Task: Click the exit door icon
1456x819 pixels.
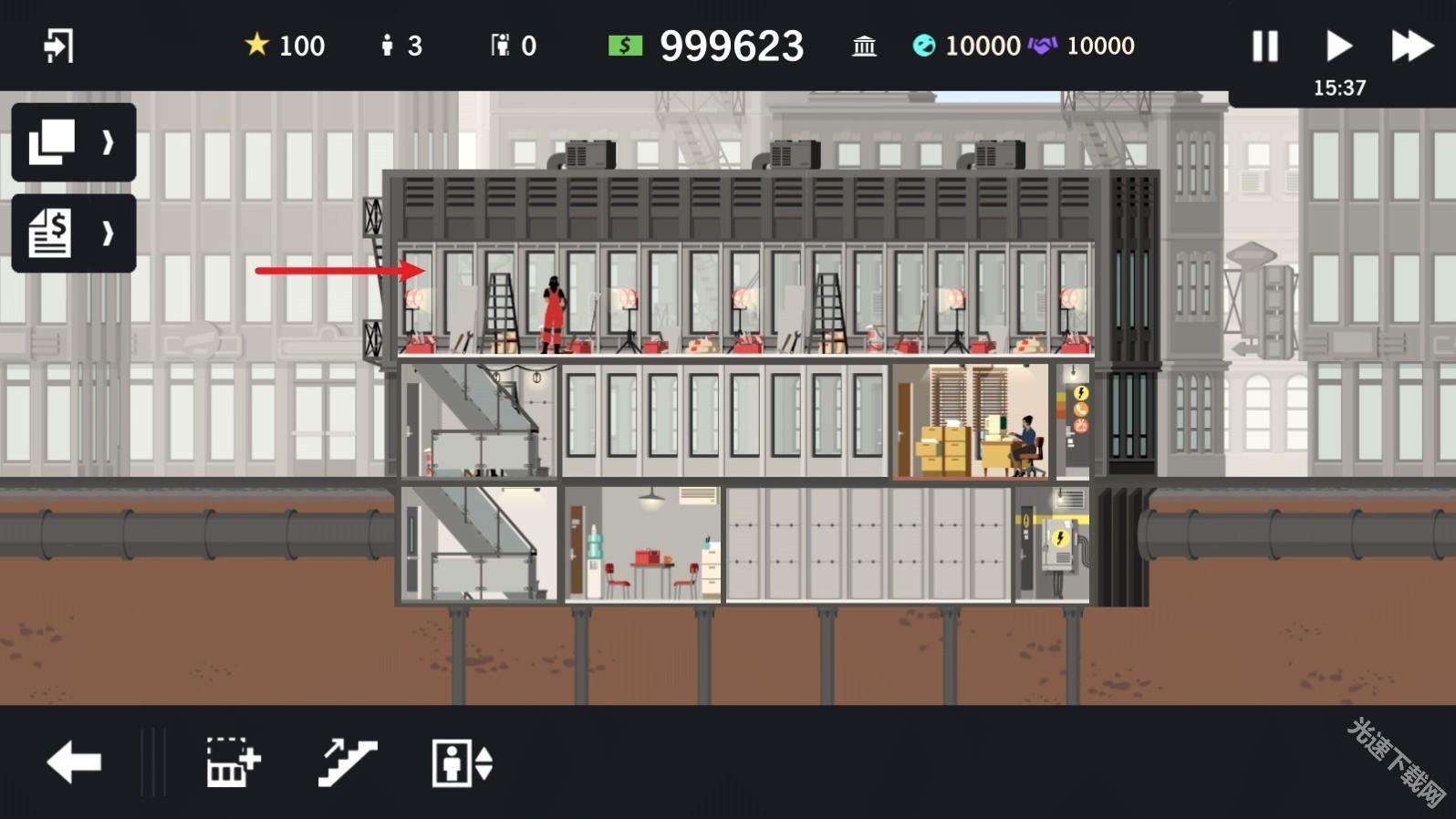Action: [x=58, y=46]
